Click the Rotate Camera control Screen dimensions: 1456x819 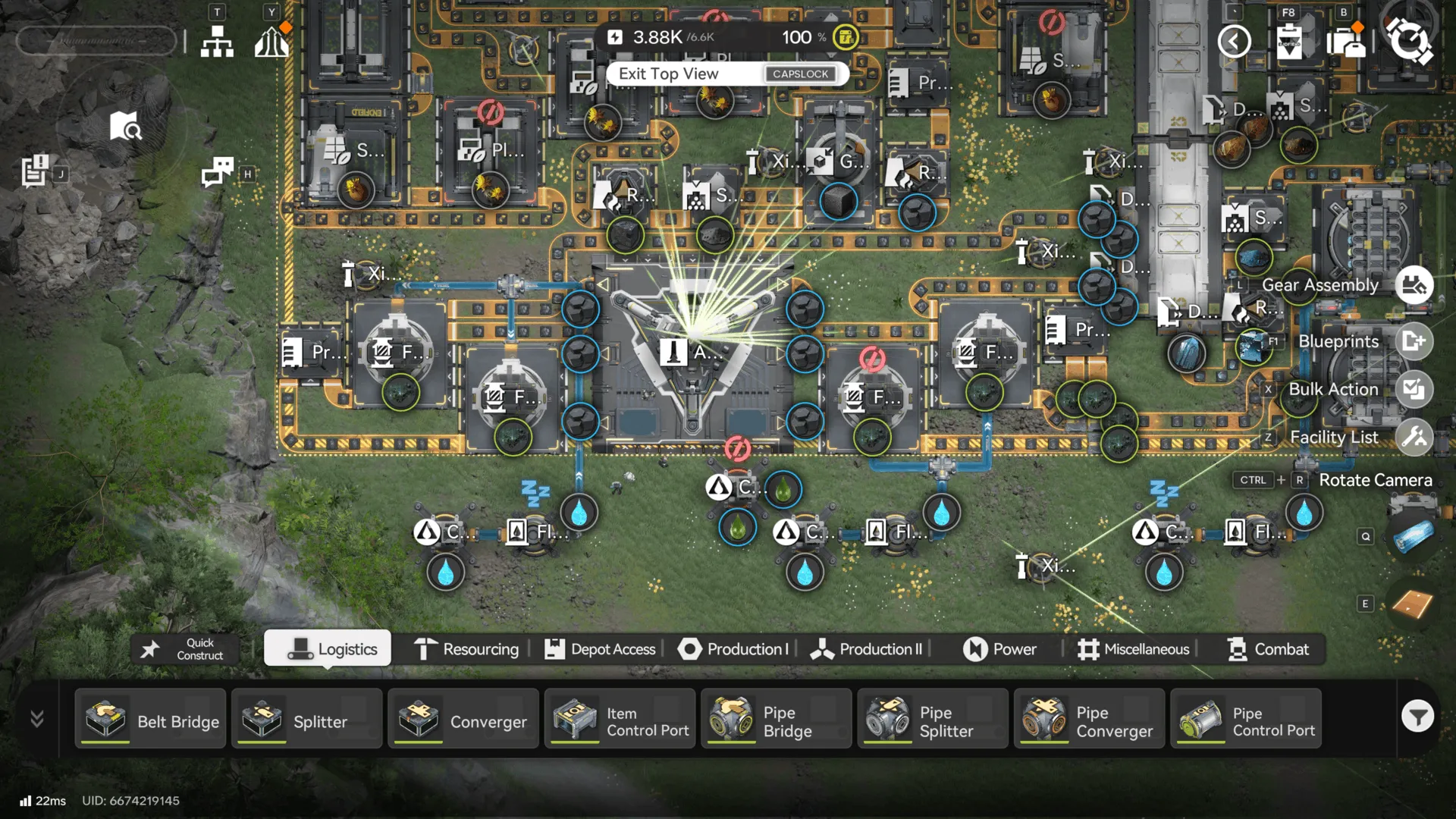[1375, 480]
